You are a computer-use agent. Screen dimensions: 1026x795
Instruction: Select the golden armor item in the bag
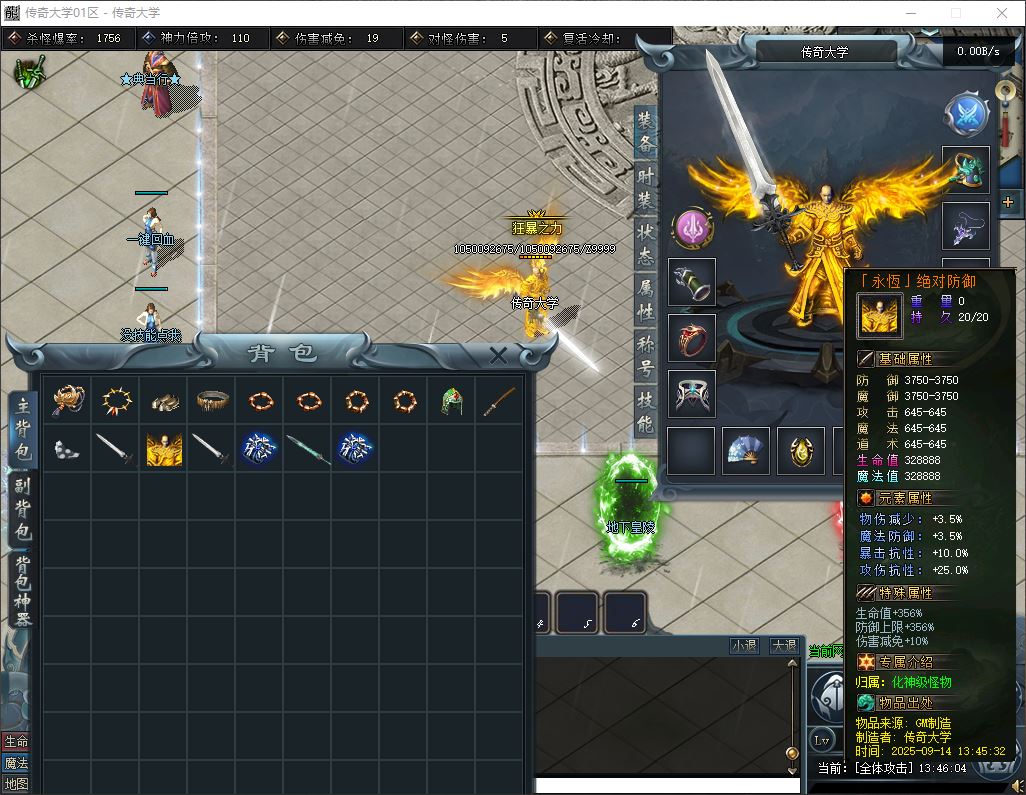coord(163,449)
